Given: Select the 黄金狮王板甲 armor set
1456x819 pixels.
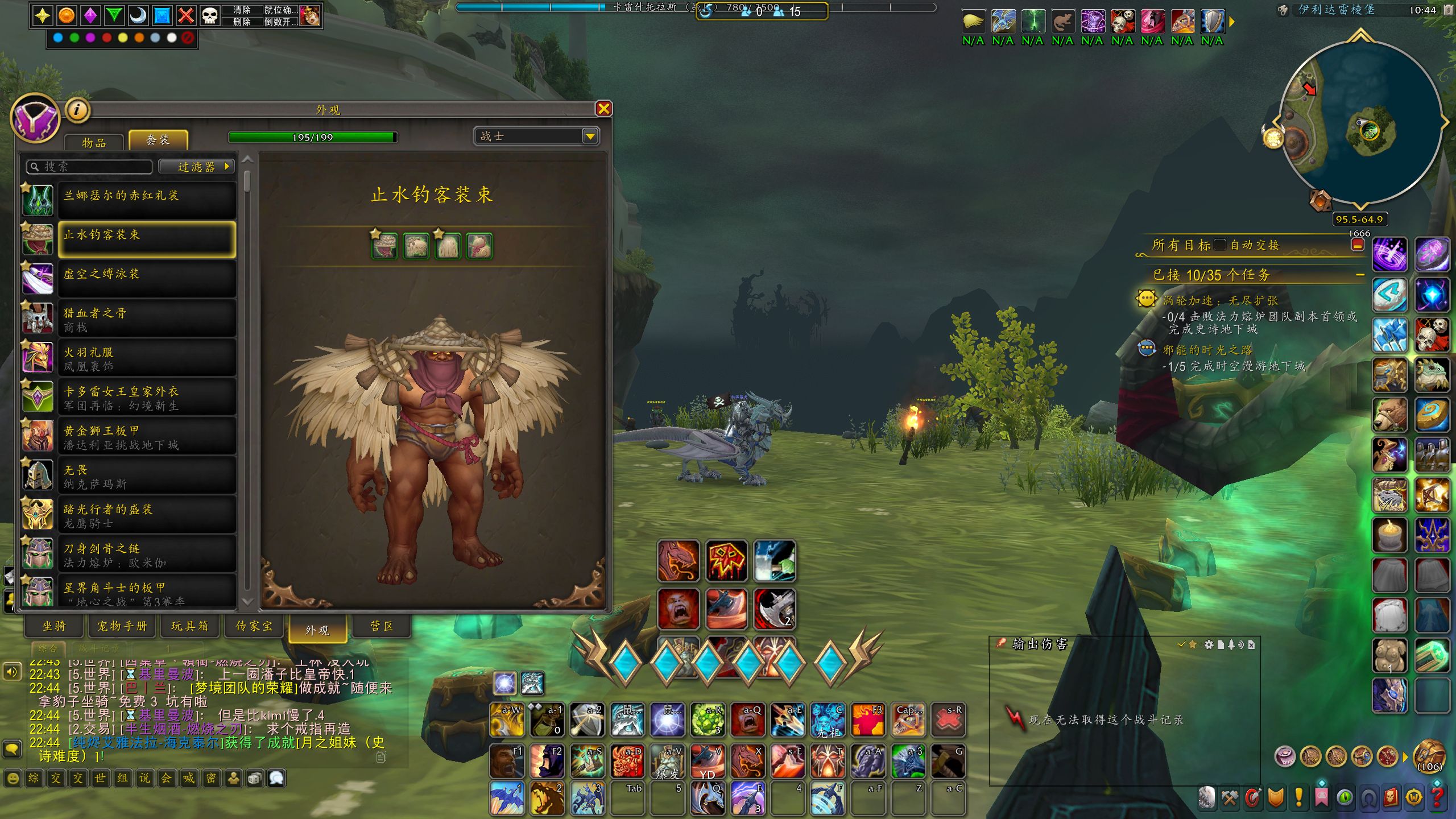Looking at the screenshot, I should [147, 436].
